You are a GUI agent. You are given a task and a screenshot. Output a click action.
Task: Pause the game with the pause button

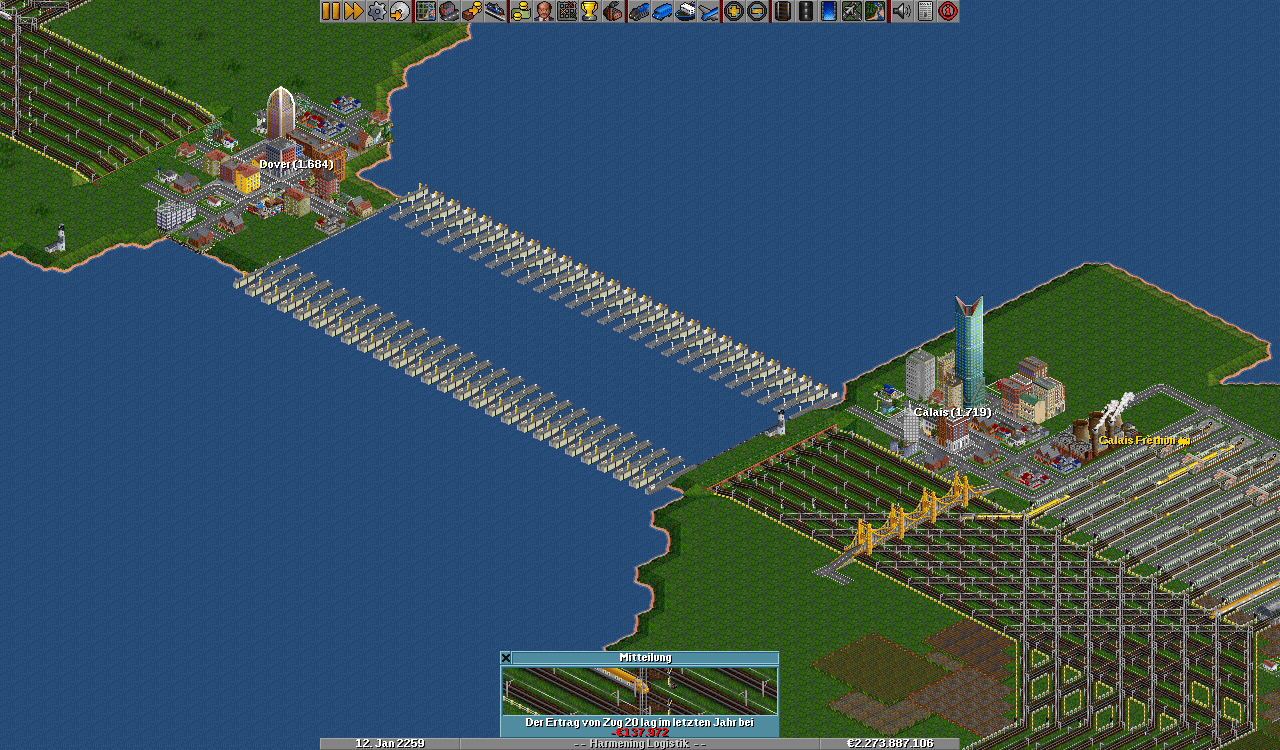click(x=331, y=11)
